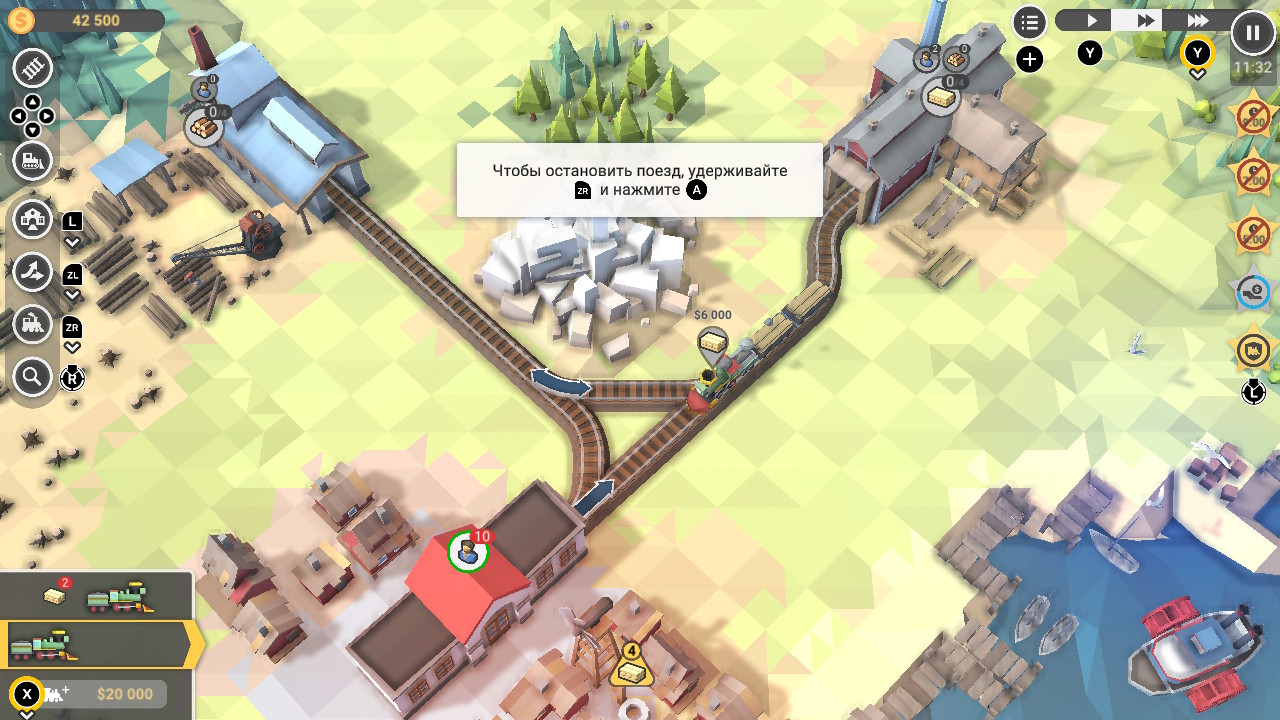Activate the track switch junction tool

(x=33, y=272)
